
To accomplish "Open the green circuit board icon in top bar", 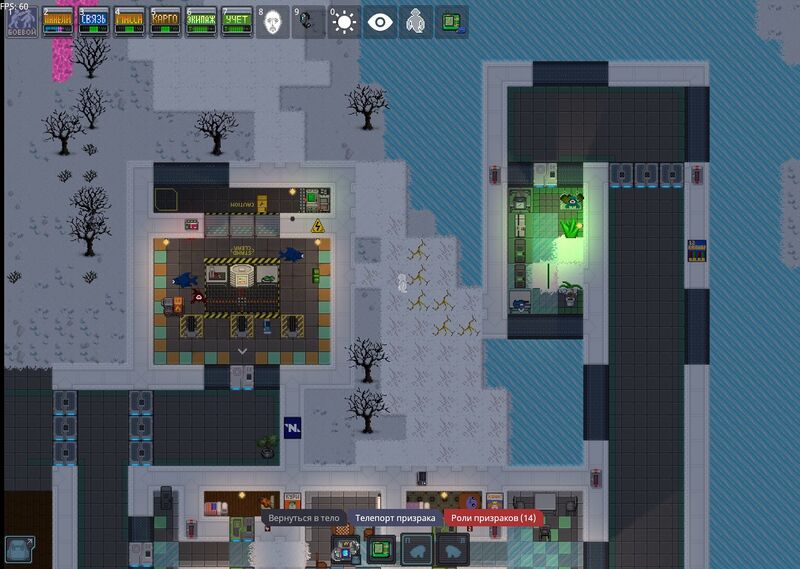I will pos(452,22).
